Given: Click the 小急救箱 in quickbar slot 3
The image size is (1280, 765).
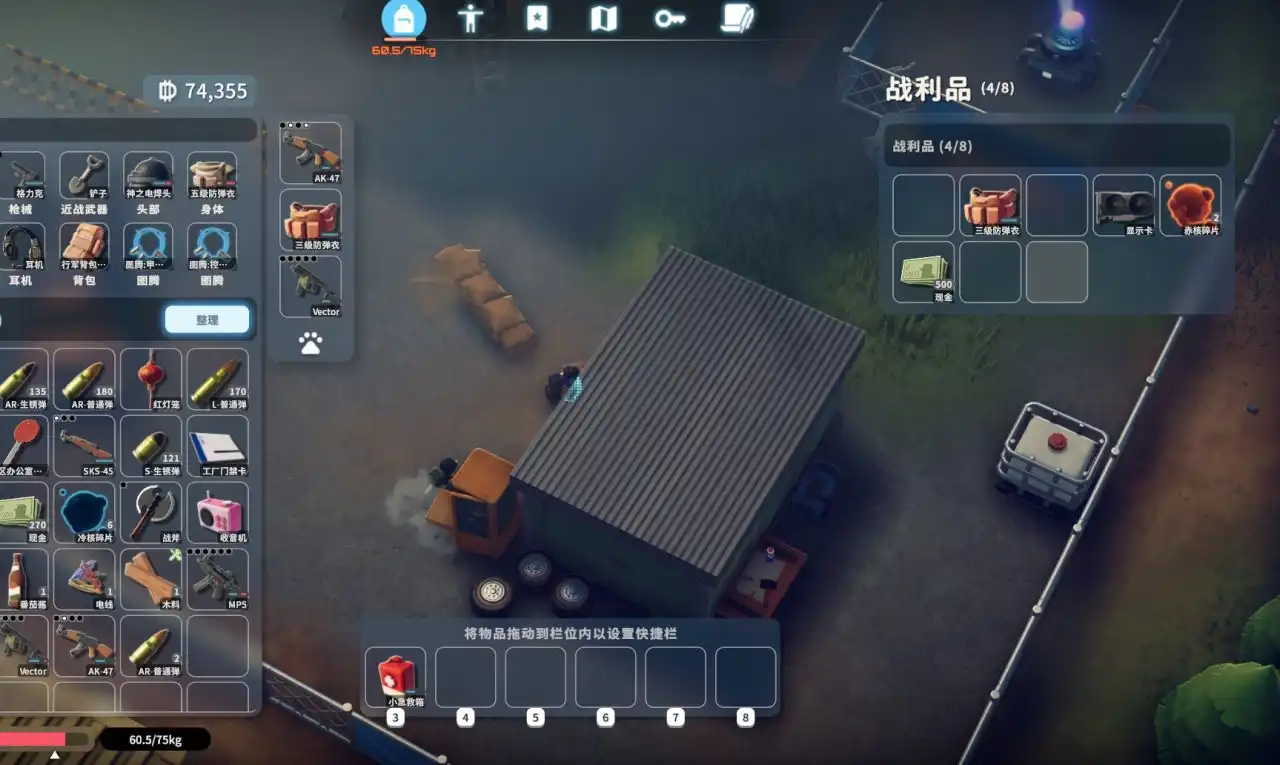Looking at the screenshot, I should [x=394, y=676].
